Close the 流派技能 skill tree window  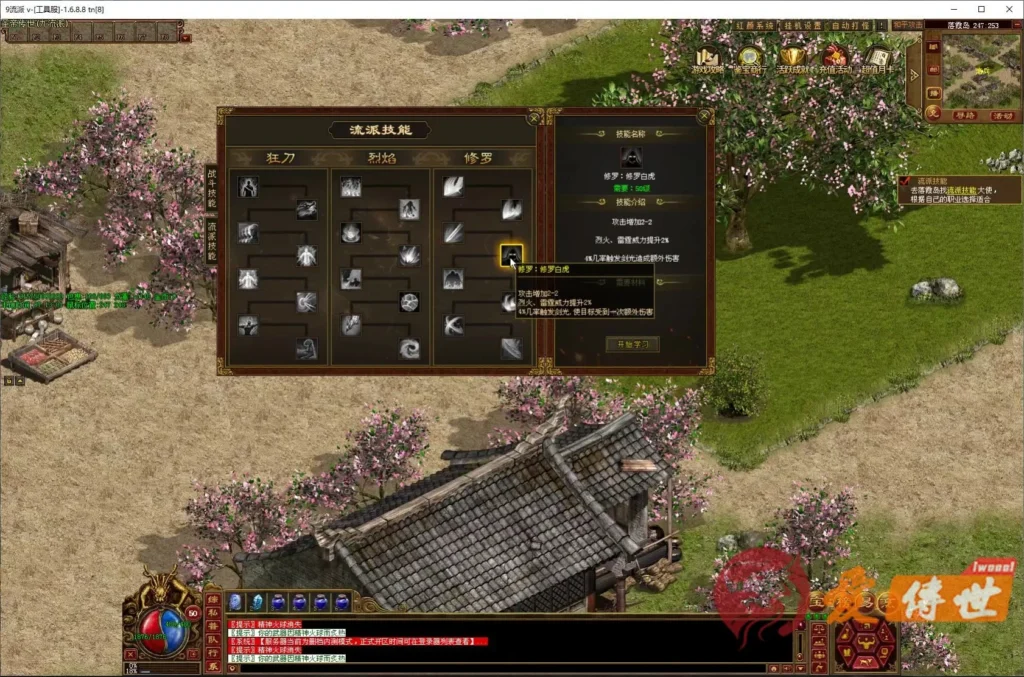pyautogui.click(x=536, y=116)
